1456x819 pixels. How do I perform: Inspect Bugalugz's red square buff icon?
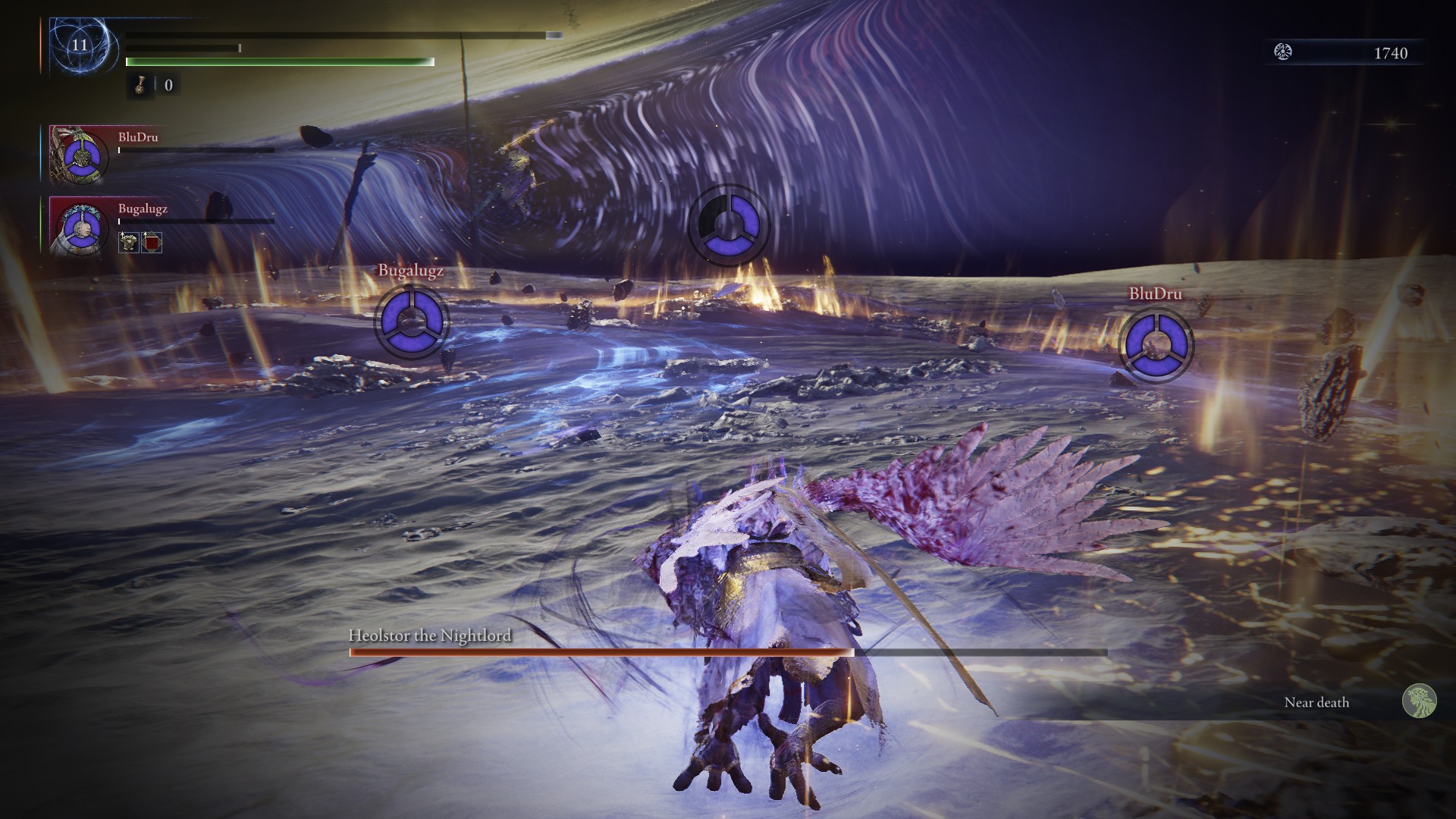coord(152,243)
